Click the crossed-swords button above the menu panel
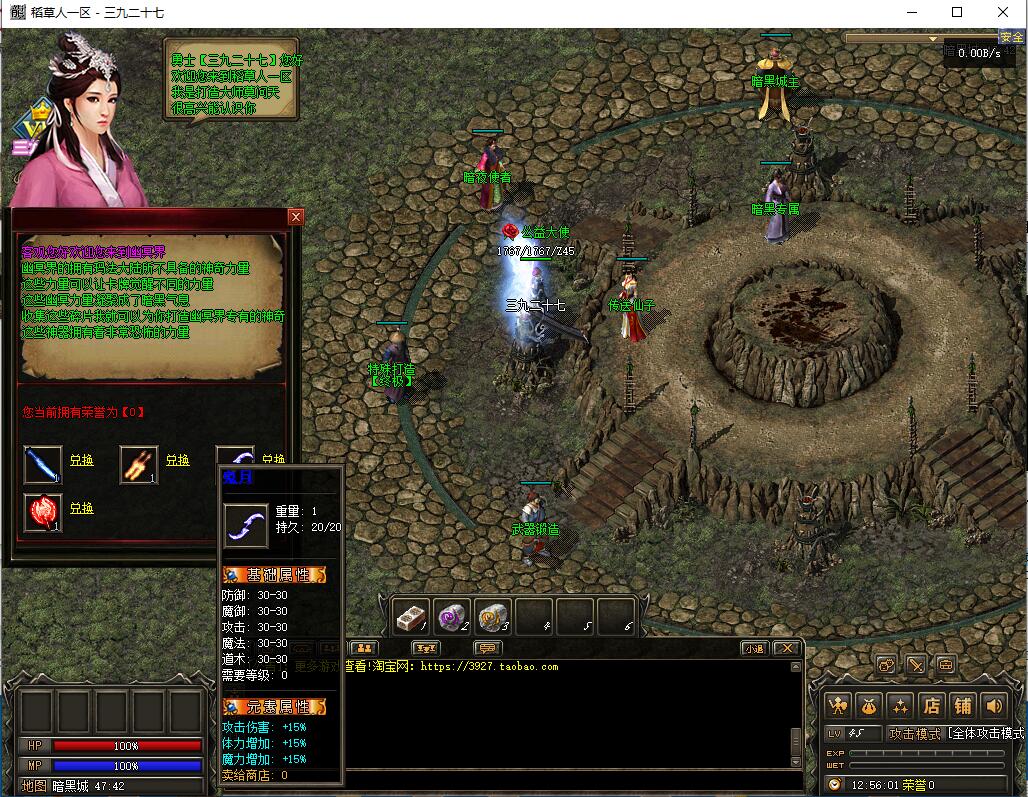The height and width of the screenshot is (797, 1028). (916, 665)
